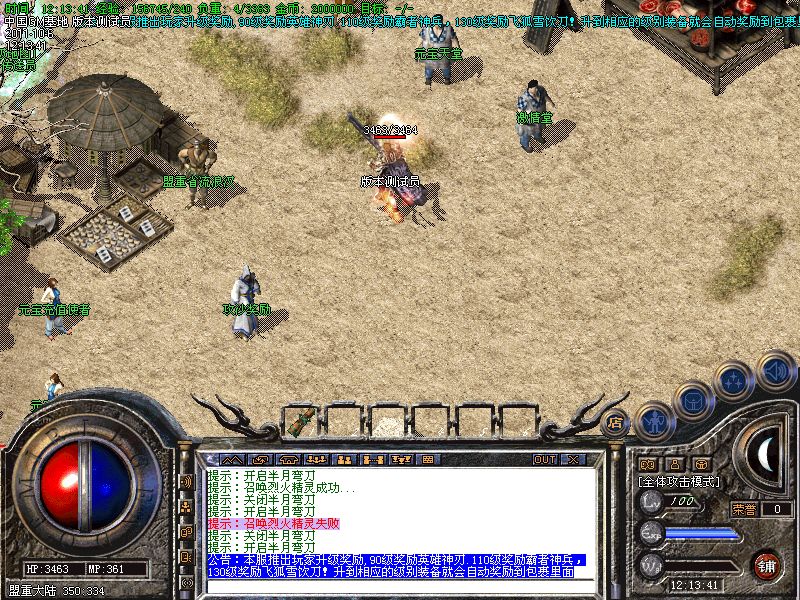The height and width of the screenshot is (600, 800).
Task: Close the game with the X button
Action: point(573,459)
